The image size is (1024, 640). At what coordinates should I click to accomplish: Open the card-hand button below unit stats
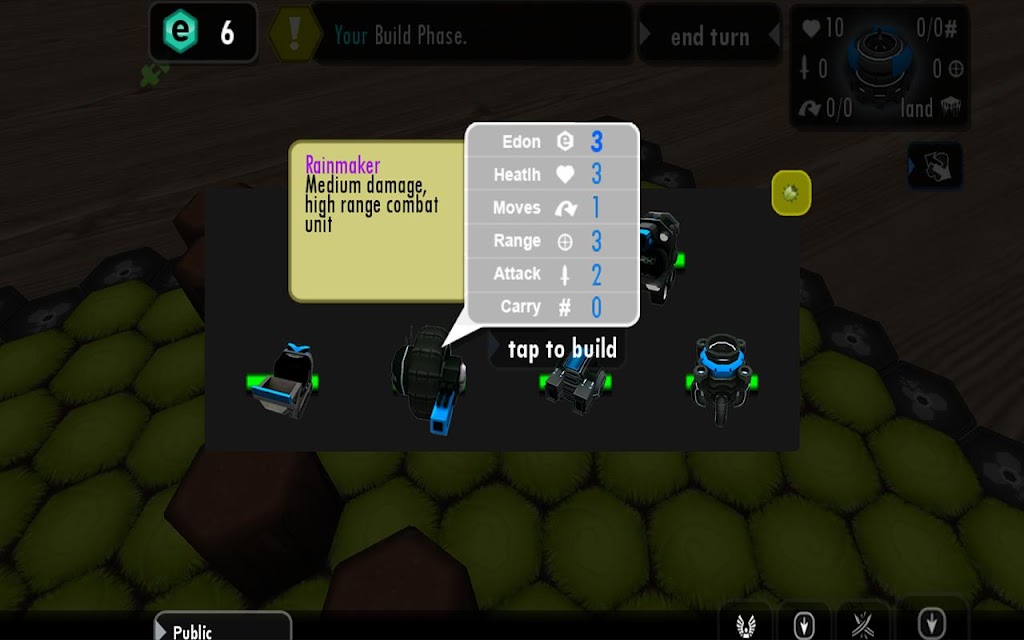click(936, 166)
